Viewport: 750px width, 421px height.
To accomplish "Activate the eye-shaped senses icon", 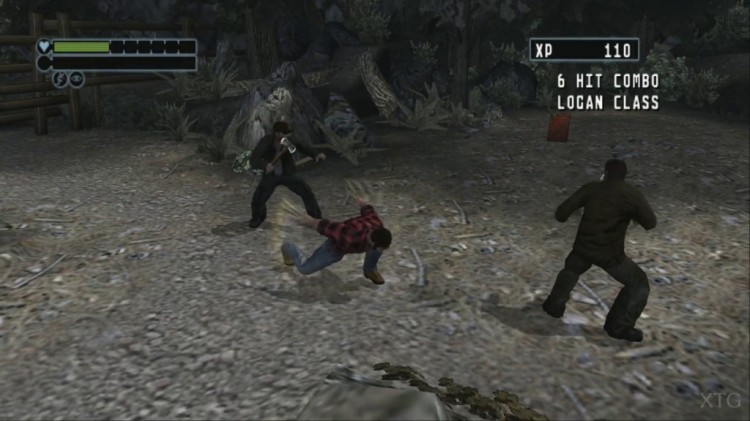I will click(x=76, y=79).
